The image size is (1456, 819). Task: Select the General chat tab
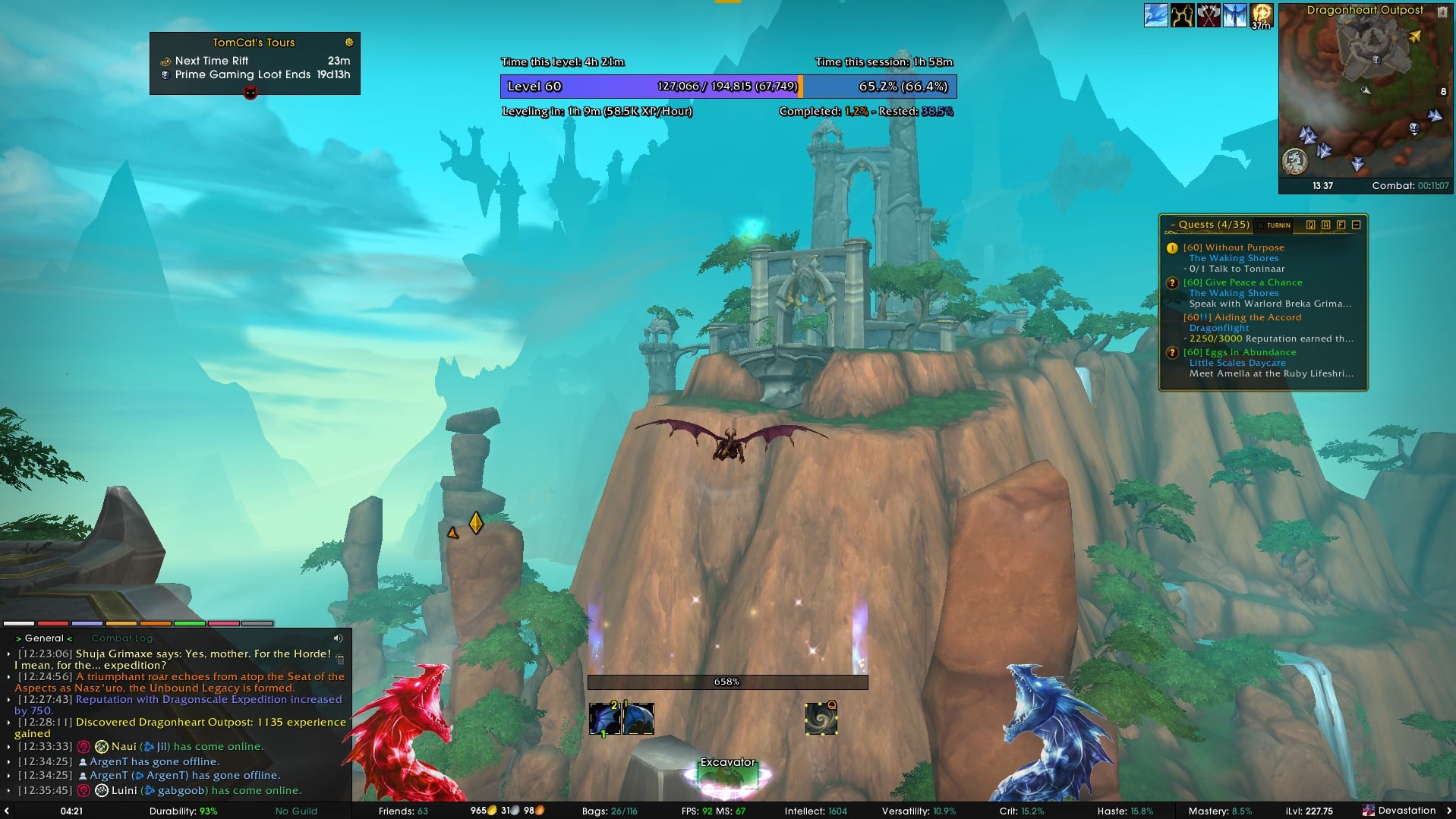point(44,638)
